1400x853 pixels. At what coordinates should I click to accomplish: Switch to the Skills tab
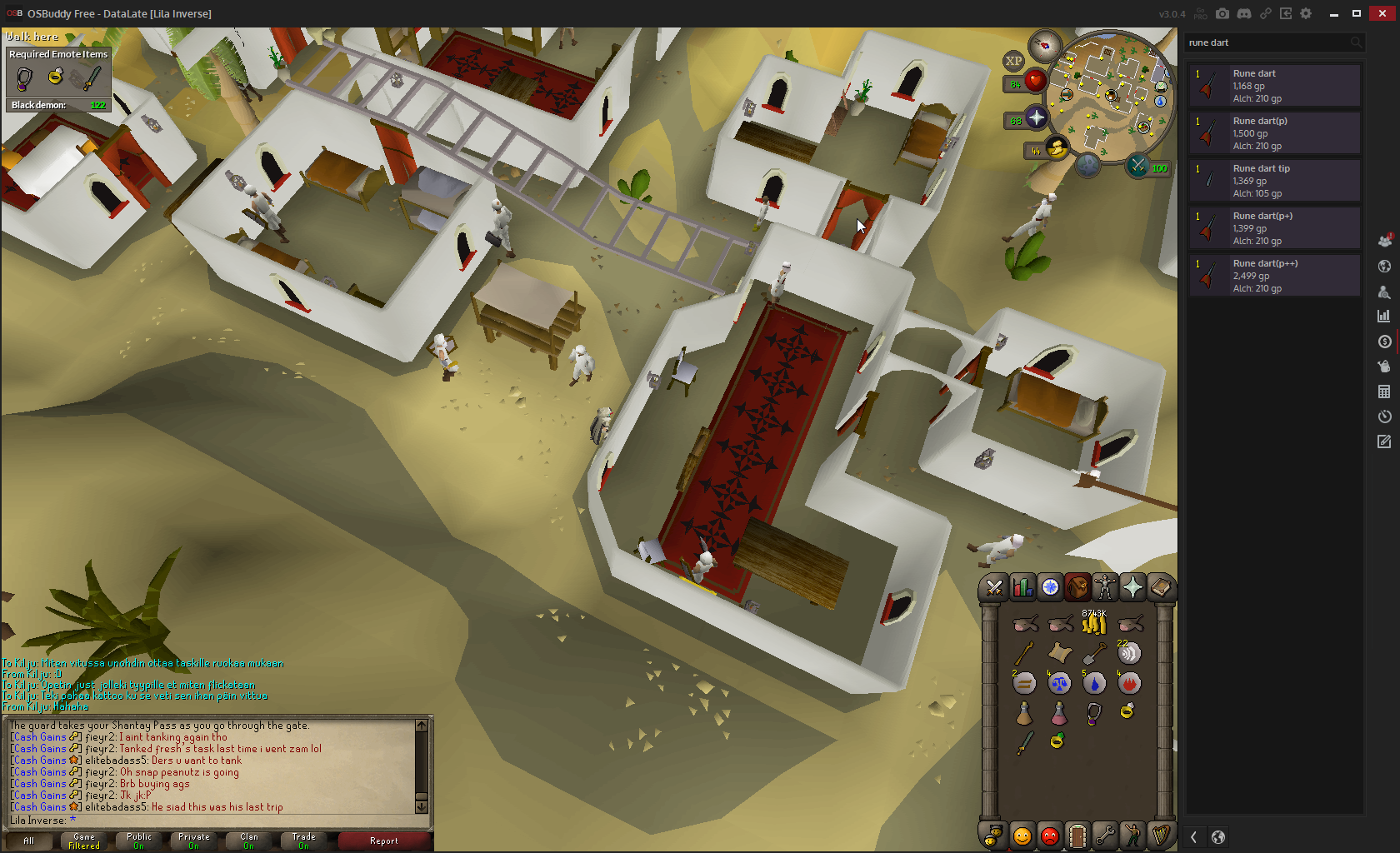pos(1022,588)
